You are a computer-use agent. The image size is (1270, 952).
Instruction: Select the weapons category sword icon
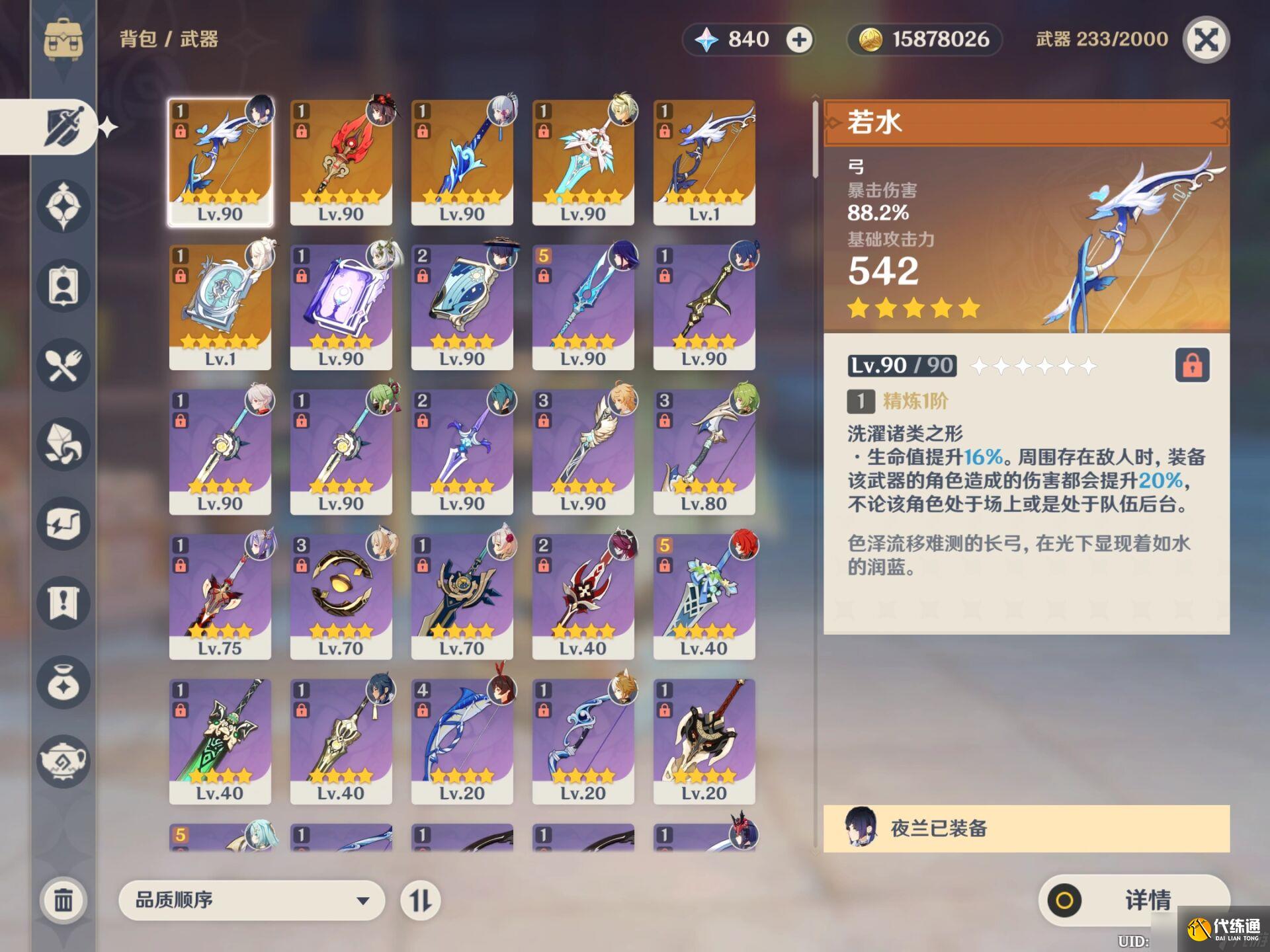(x=63, y=126)
